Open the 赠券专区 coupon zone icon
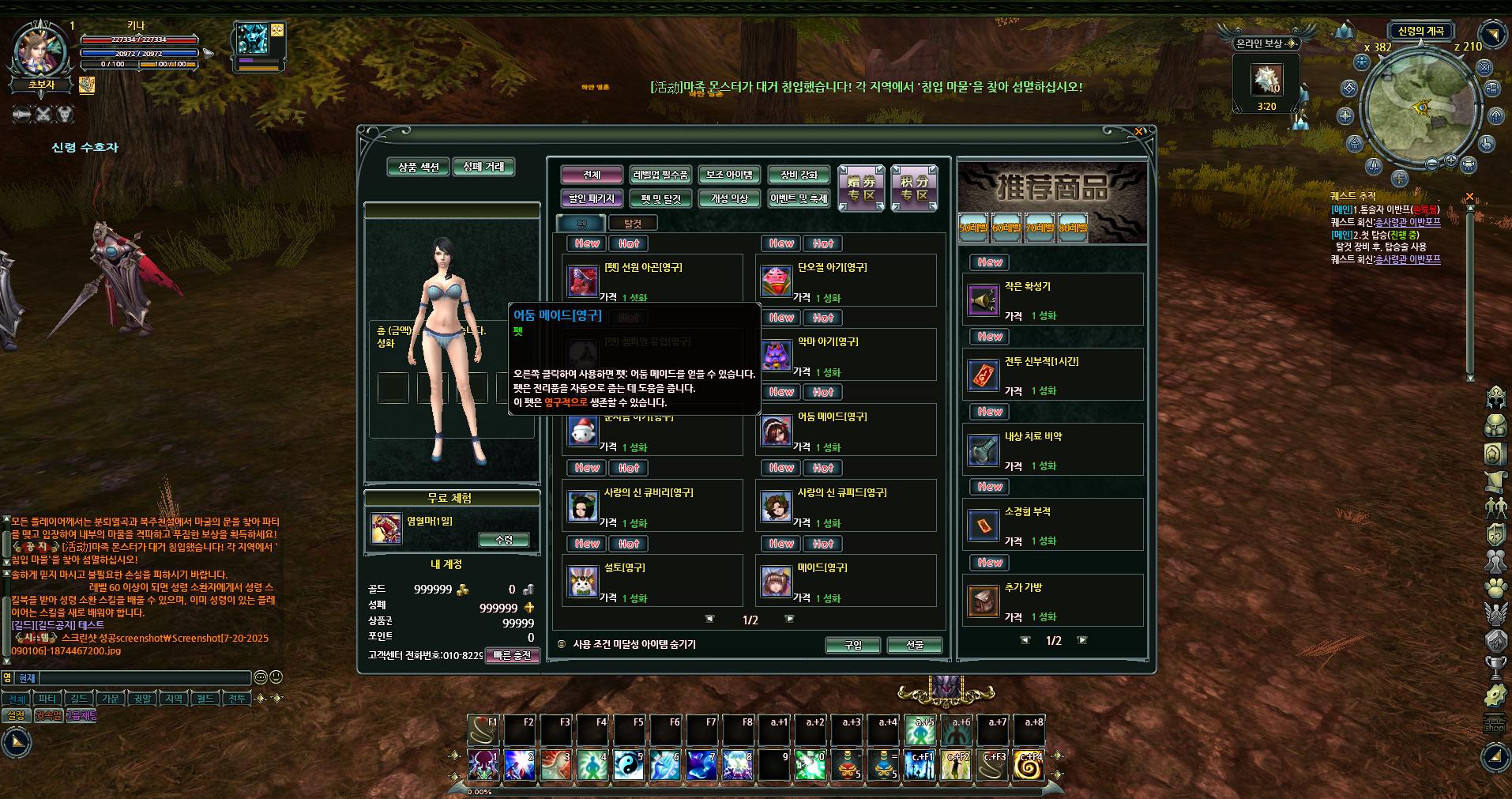Screen dimensions: 1512x799 click(x=860, y=187)
